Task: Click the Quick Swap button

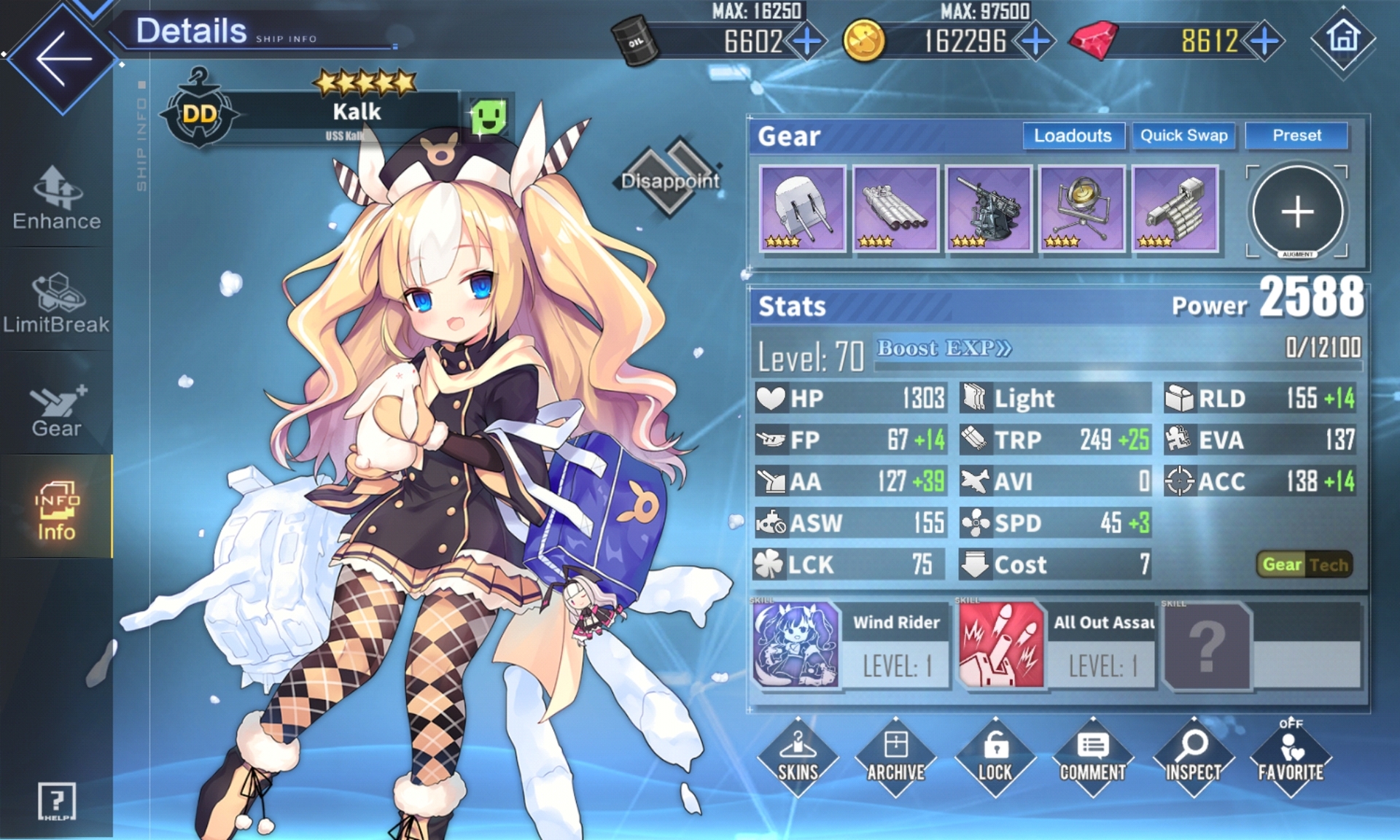Action: 1183,136
